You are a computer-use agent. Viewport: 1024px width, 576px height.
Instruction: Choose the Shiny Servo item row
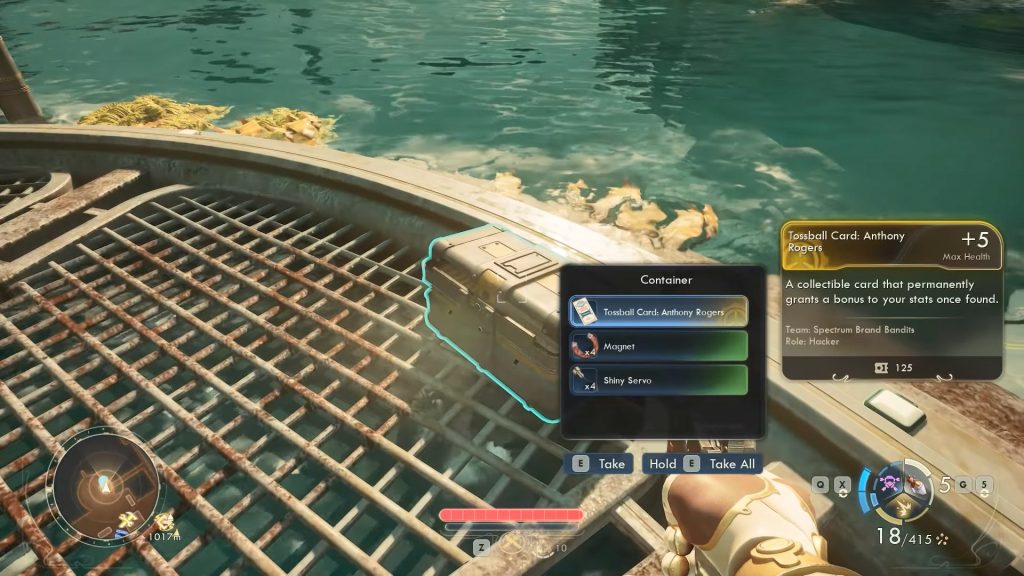coord(658,379)
